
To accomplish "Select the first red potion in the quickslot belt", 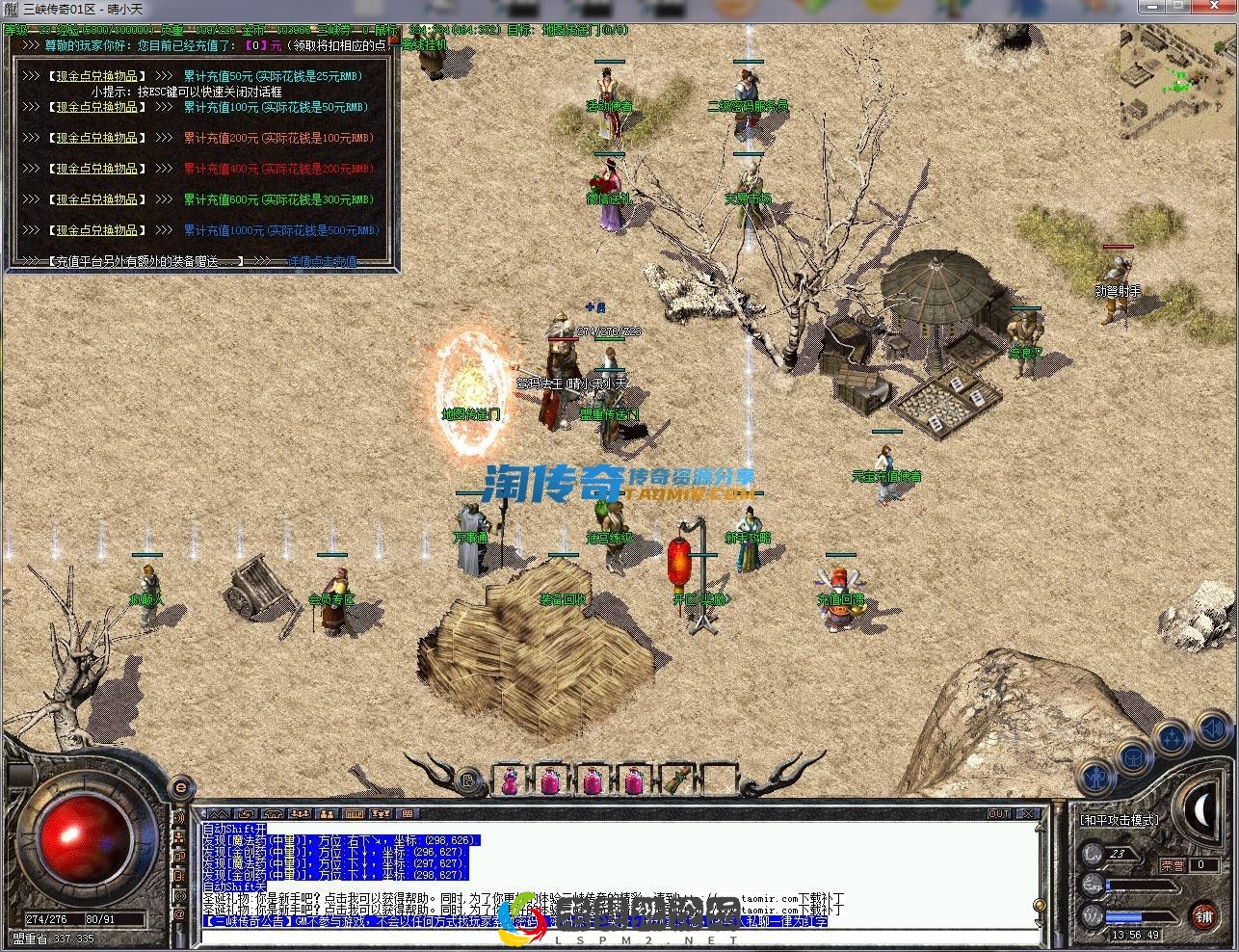I will pos(551,781).
